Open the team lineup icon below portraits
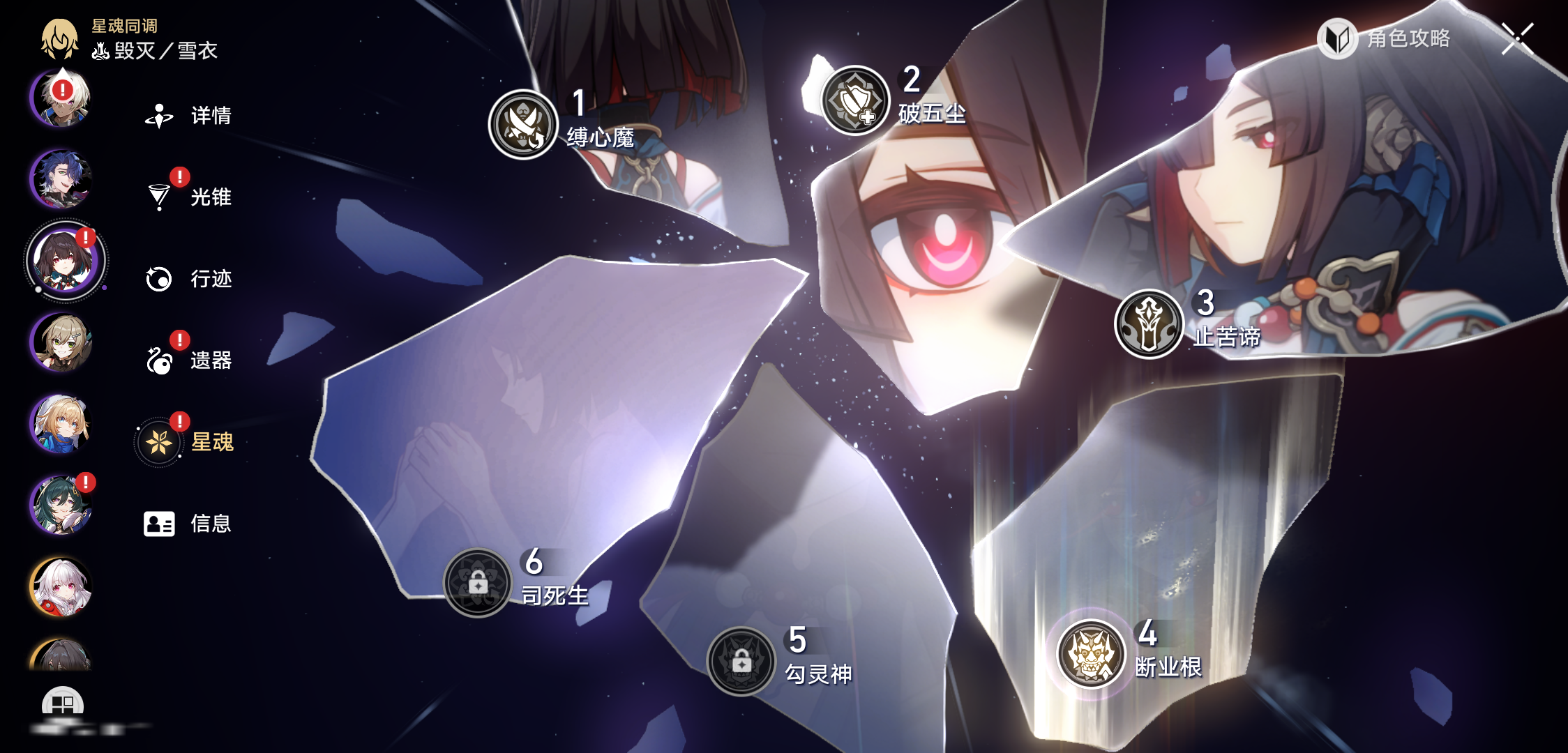 point(63,704)
